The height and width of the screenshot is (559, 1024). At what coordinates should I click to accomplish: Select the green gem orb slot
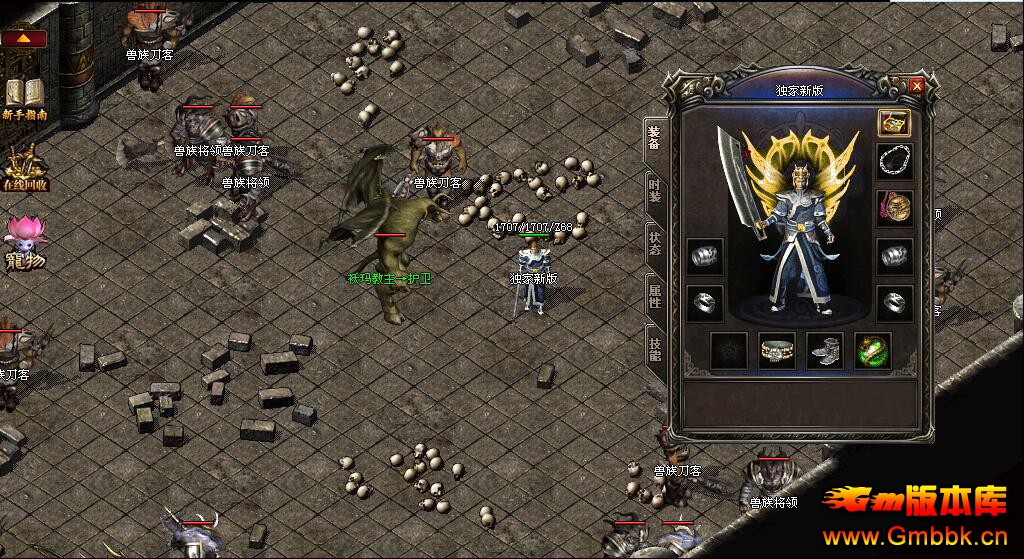tap(872, 351)
